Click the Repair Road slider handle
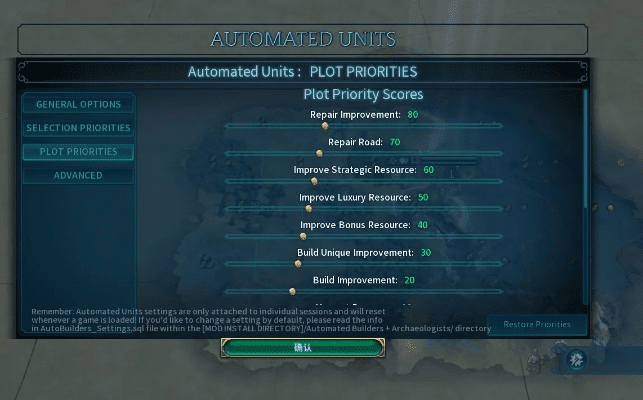The image size is (643, 400). pos(320,153)
